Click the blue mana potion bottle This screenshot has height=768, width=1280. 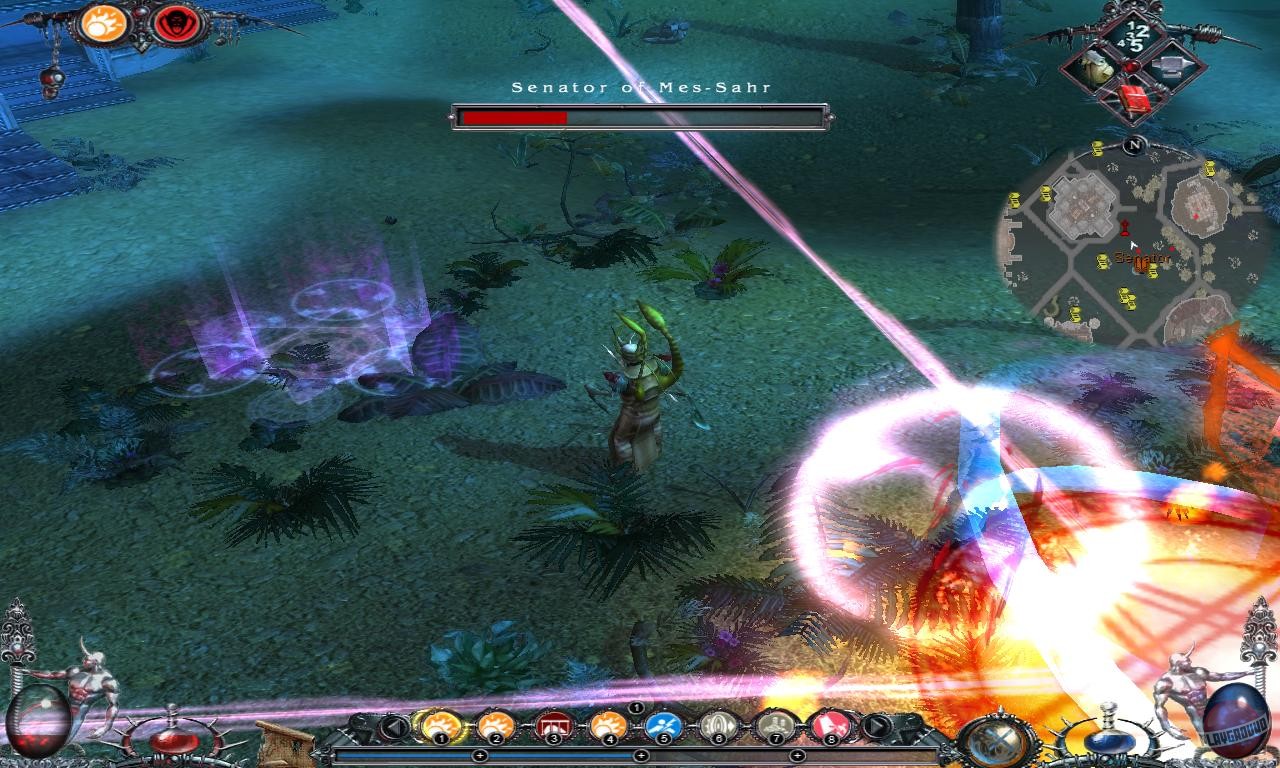1111,742
